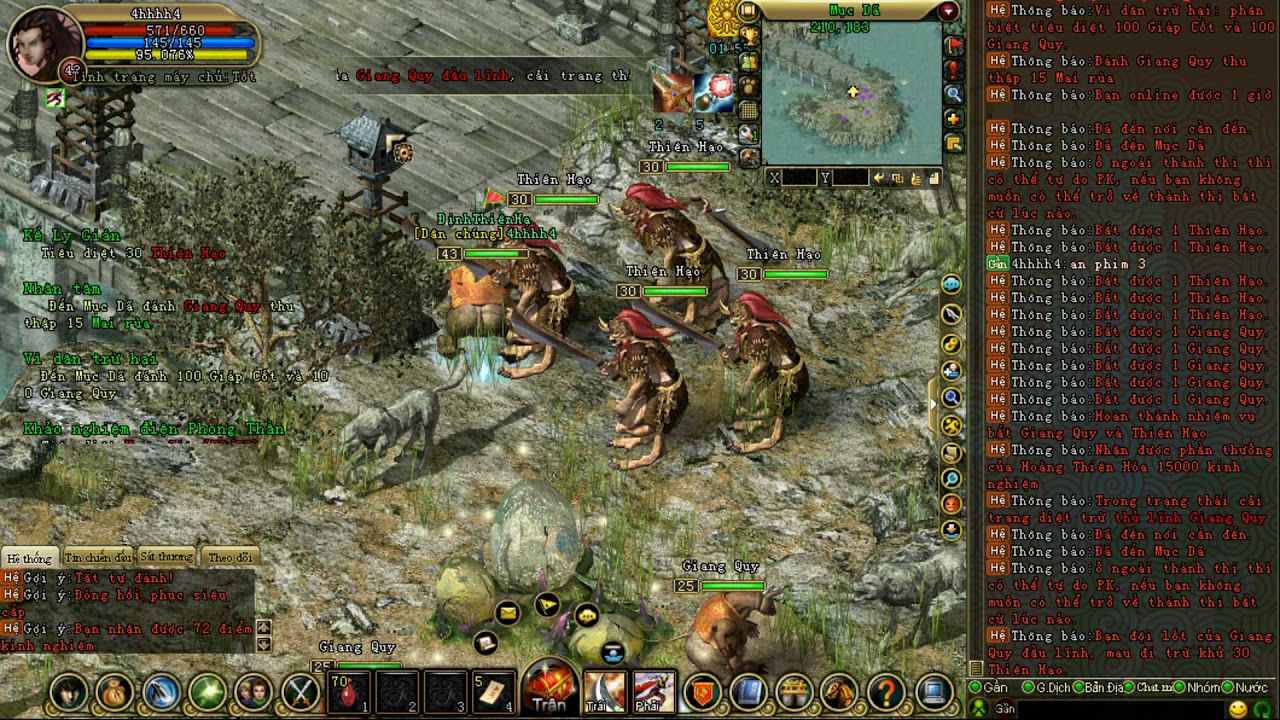Screen dimensions: 1280x720
Task: Select the left-hand Trái skill slot
Action: point(604,692)
